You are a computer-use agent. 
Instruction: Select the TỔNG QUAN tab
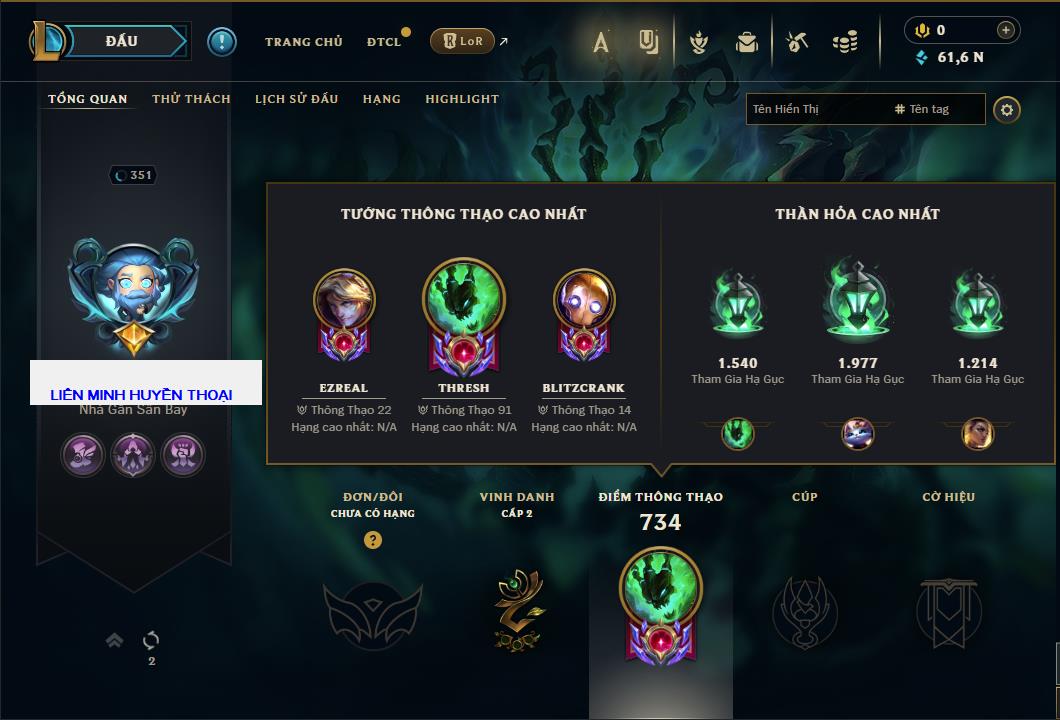tap(88, 99)
